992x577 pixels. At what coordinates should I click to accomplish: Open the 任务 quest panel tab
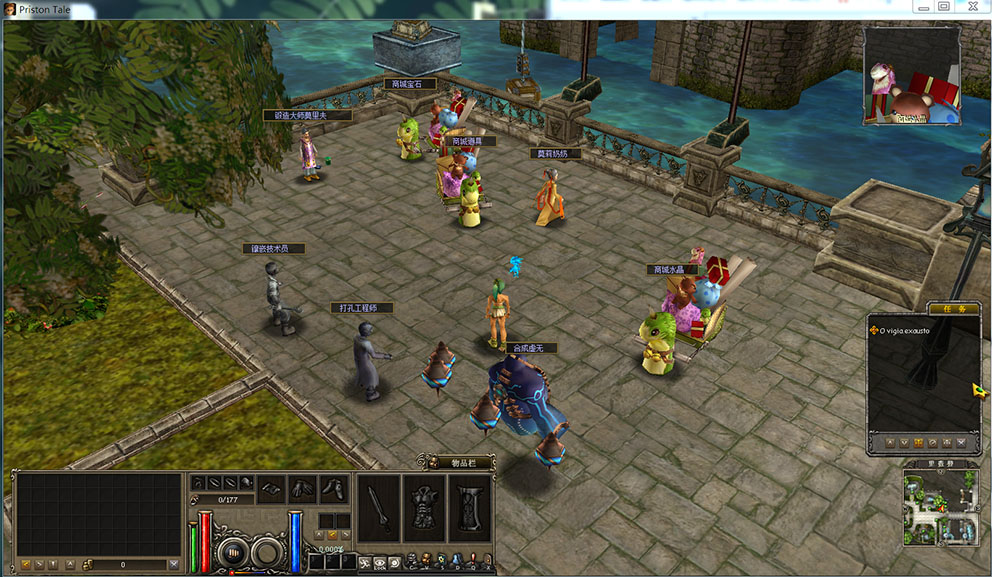coord(952,309)
